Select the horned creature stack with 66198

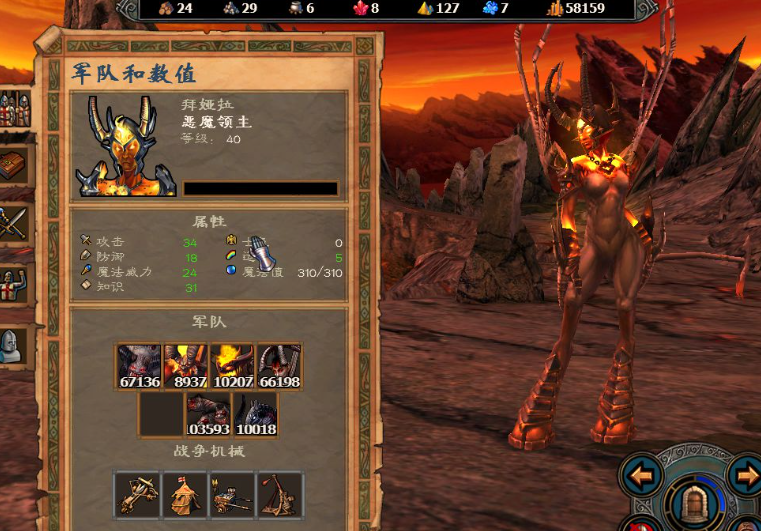(x=279, y=366)
